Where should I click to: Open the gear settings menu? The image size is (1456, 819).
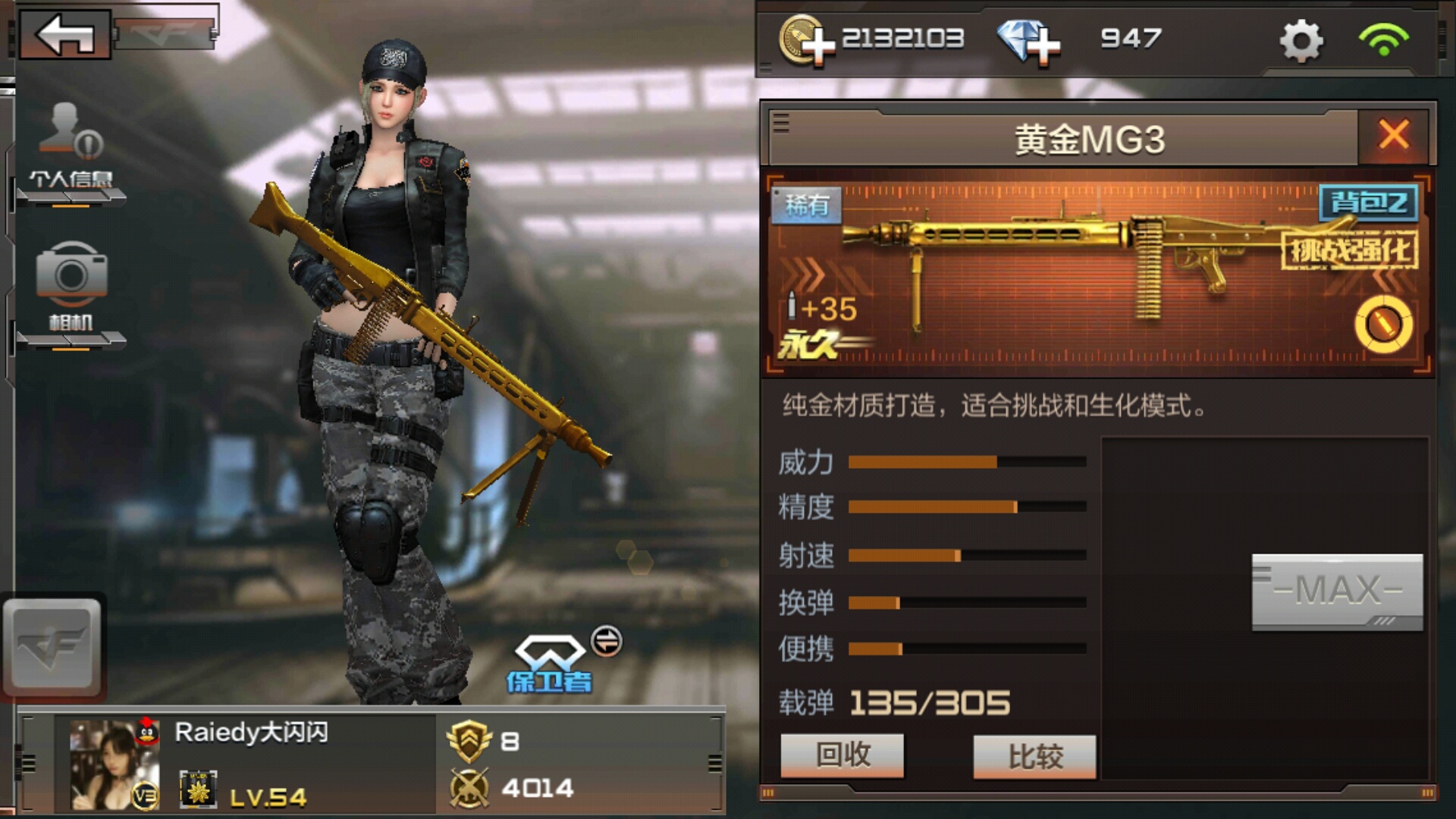[x=1301, y=40]
